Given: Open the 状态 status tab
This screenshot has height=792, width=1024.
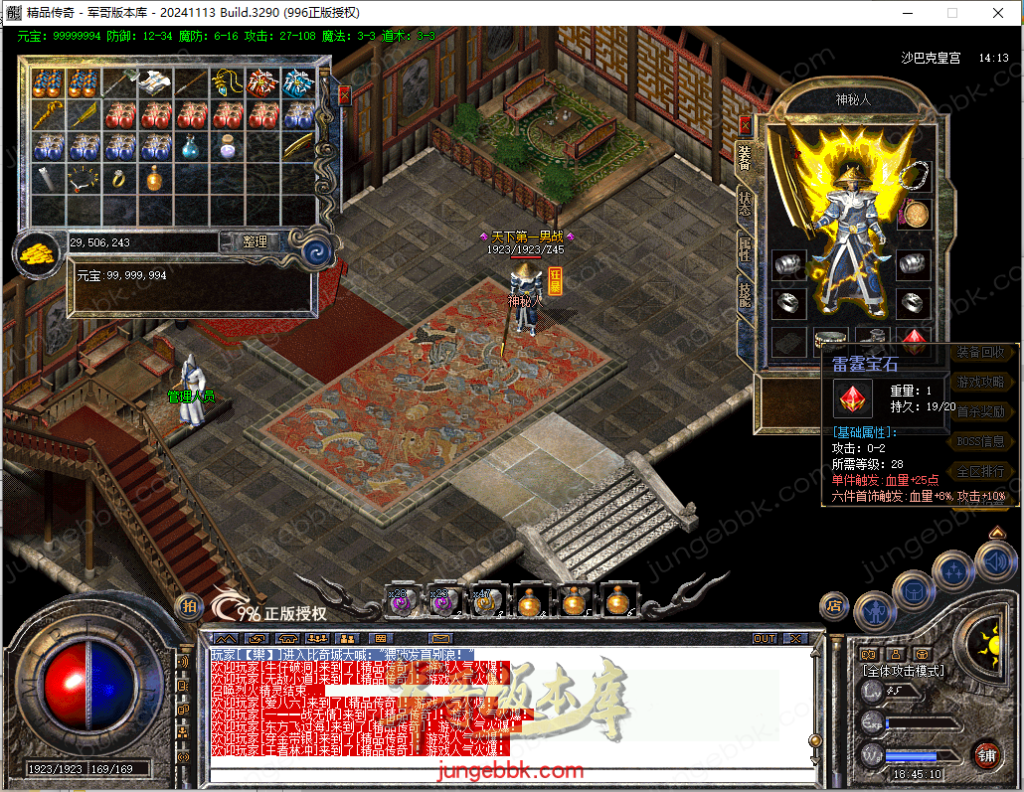Looking at the screenshot, I should (x=744, y=204).
